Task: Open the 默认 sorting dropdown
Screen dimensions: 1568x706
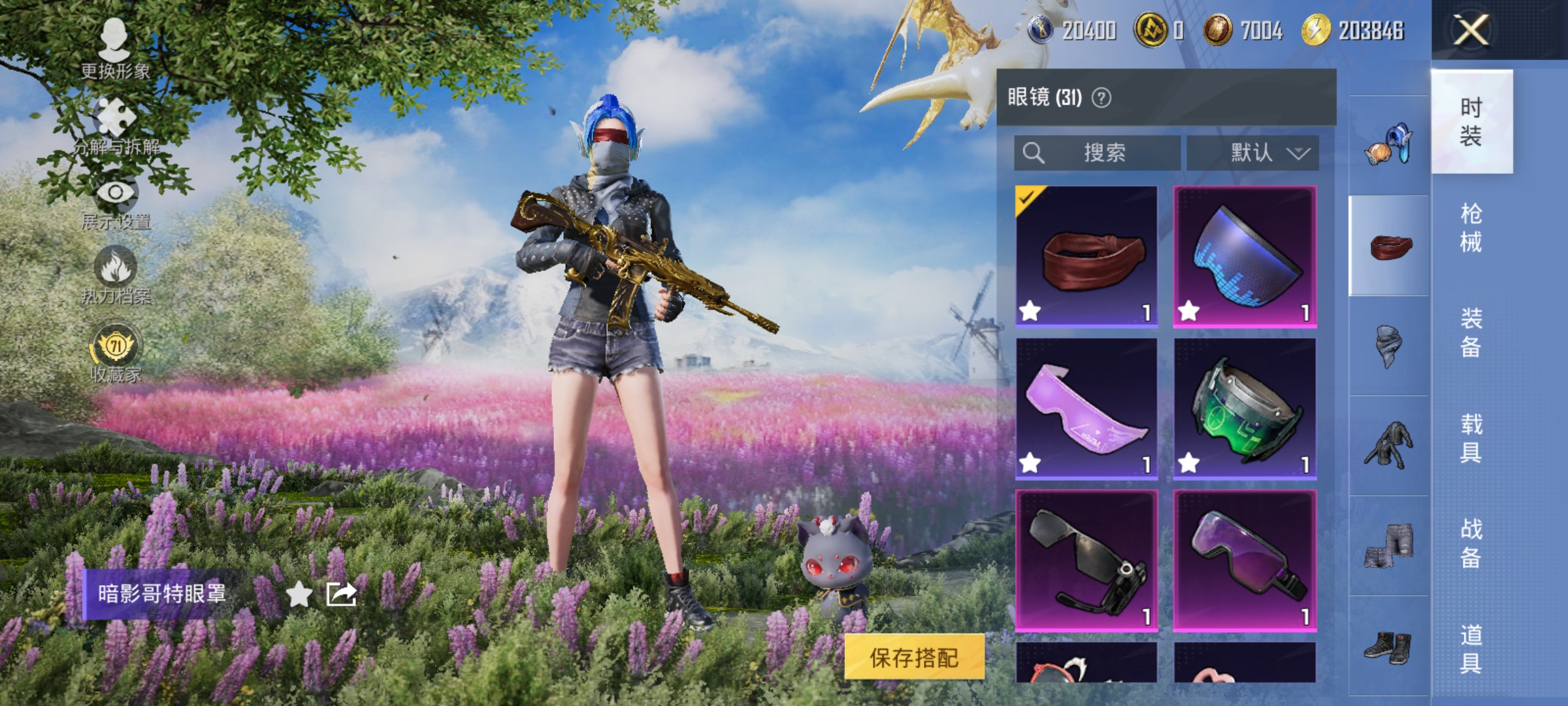Action: click(x=1251, y=153)
